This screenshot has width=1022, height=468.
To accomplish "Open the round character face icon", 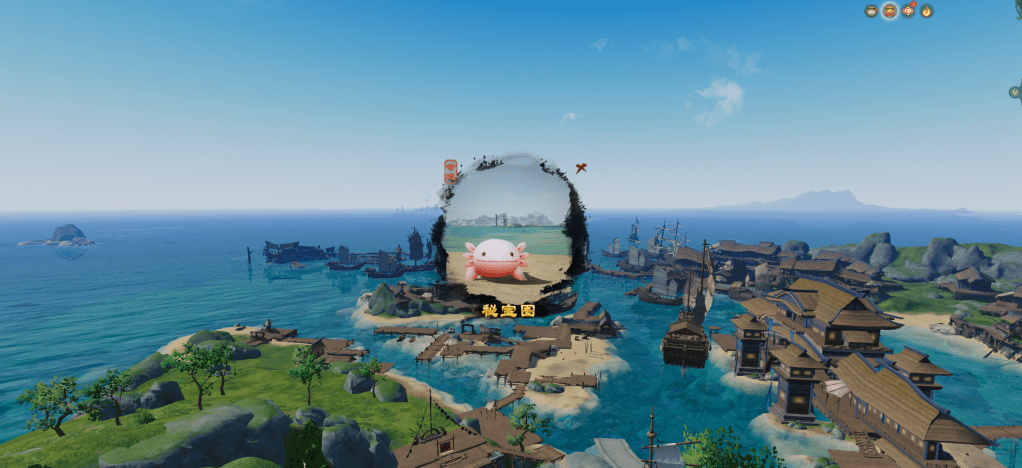I will coord(871,11).
